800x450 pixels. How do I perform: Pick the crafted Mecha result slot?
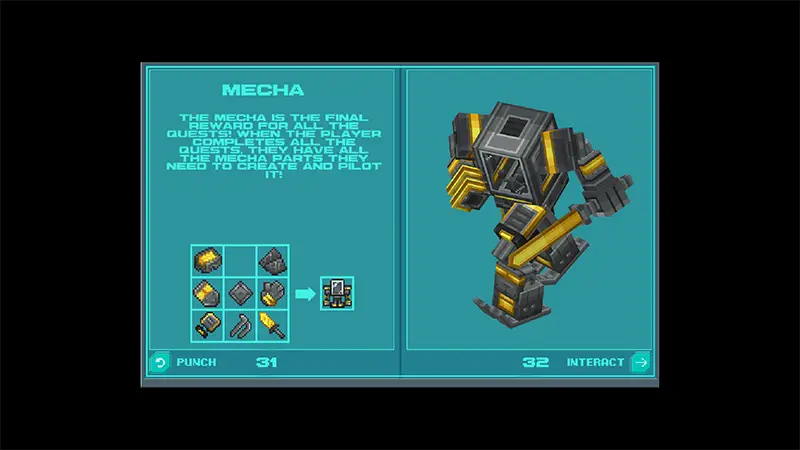(x=337, y=293)
